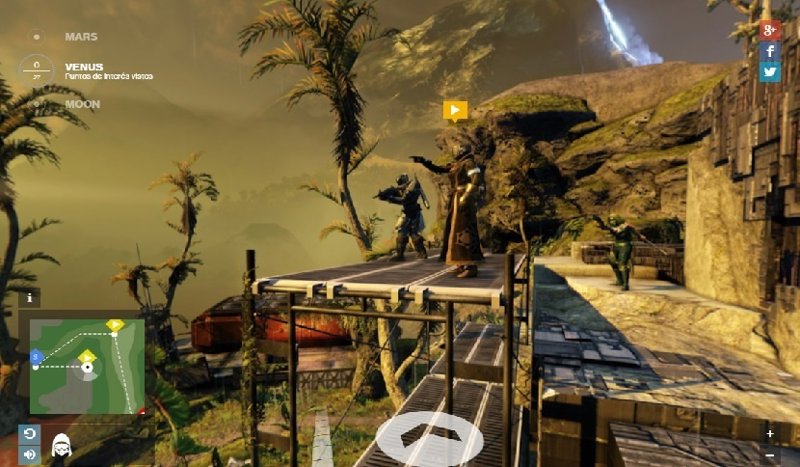This screenshot has height=467, width=800.
Task: Share on Twitter
Action: [x=769, y=71]
